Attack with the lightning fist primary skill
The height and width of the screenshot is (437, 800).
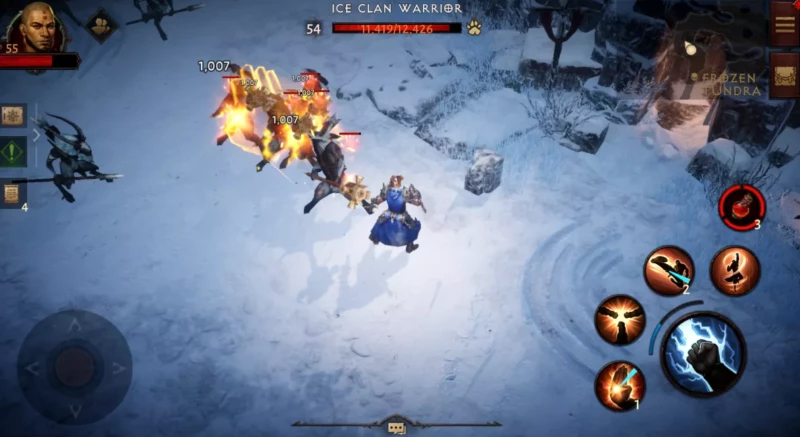702,354
